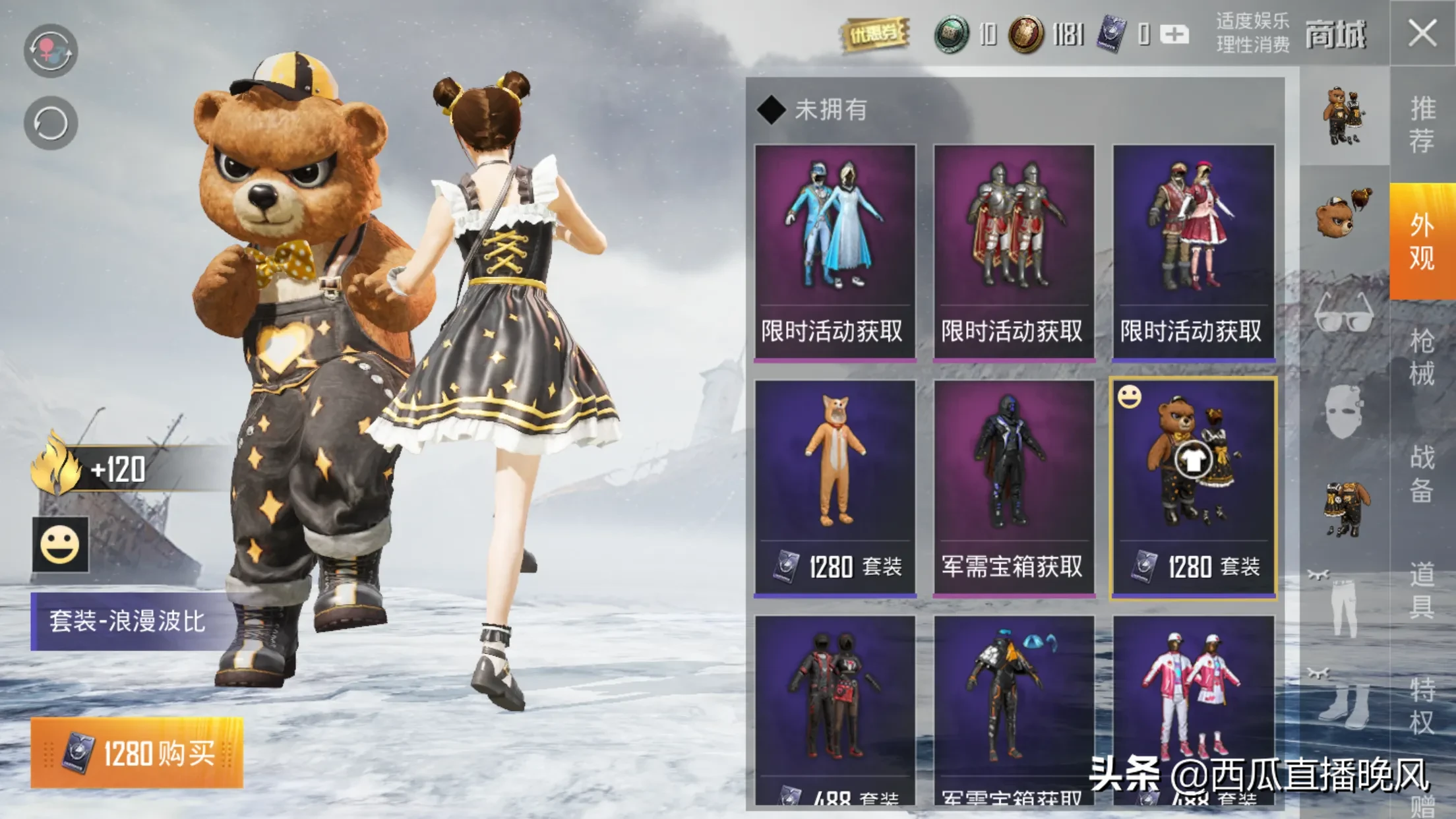The height and width of the screenshot is (819, 1456).
Task: Buy the outfit for 1280
Action: [137, 752]
